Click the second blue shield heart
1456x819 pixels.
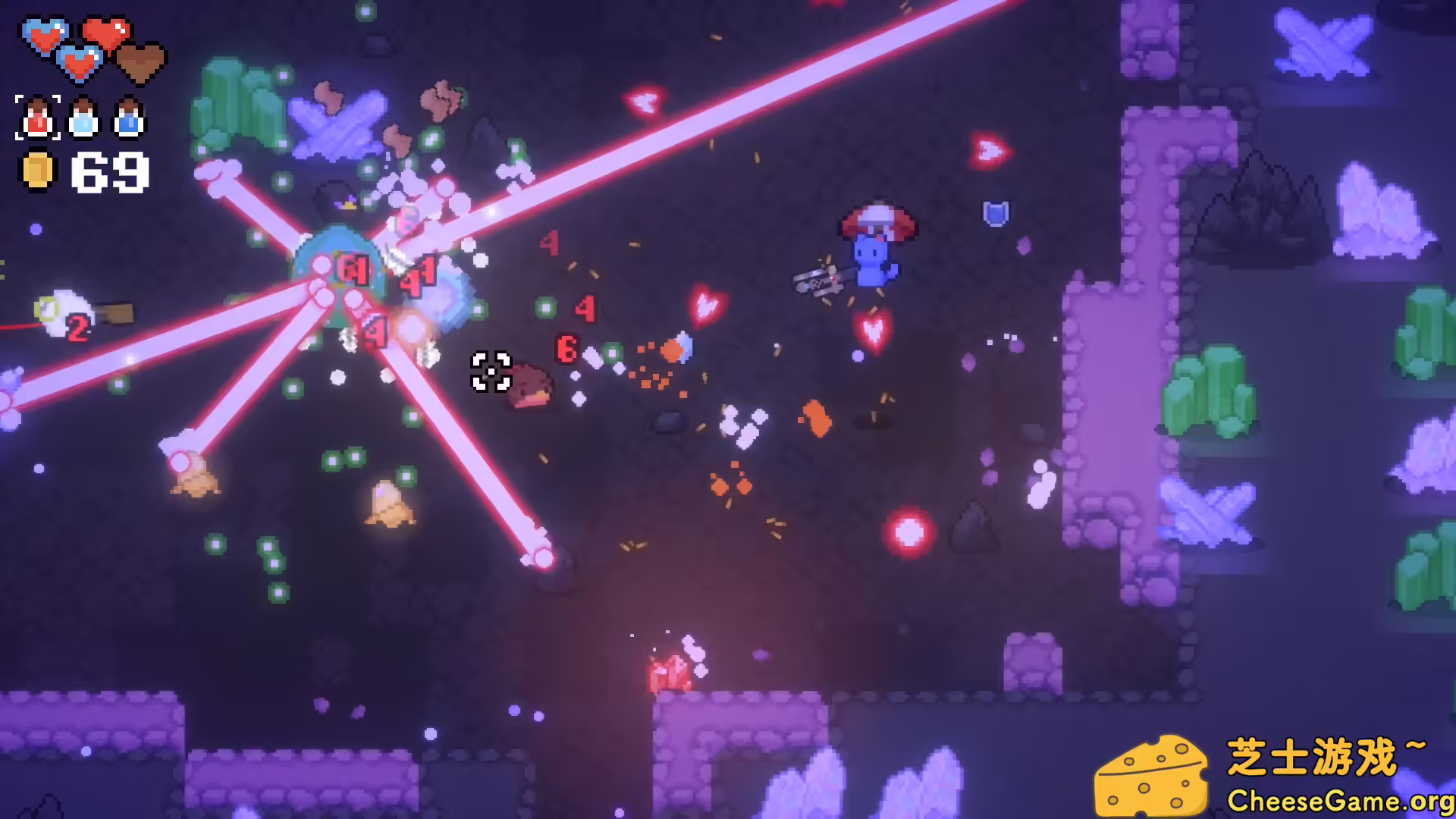pos(78,63)
